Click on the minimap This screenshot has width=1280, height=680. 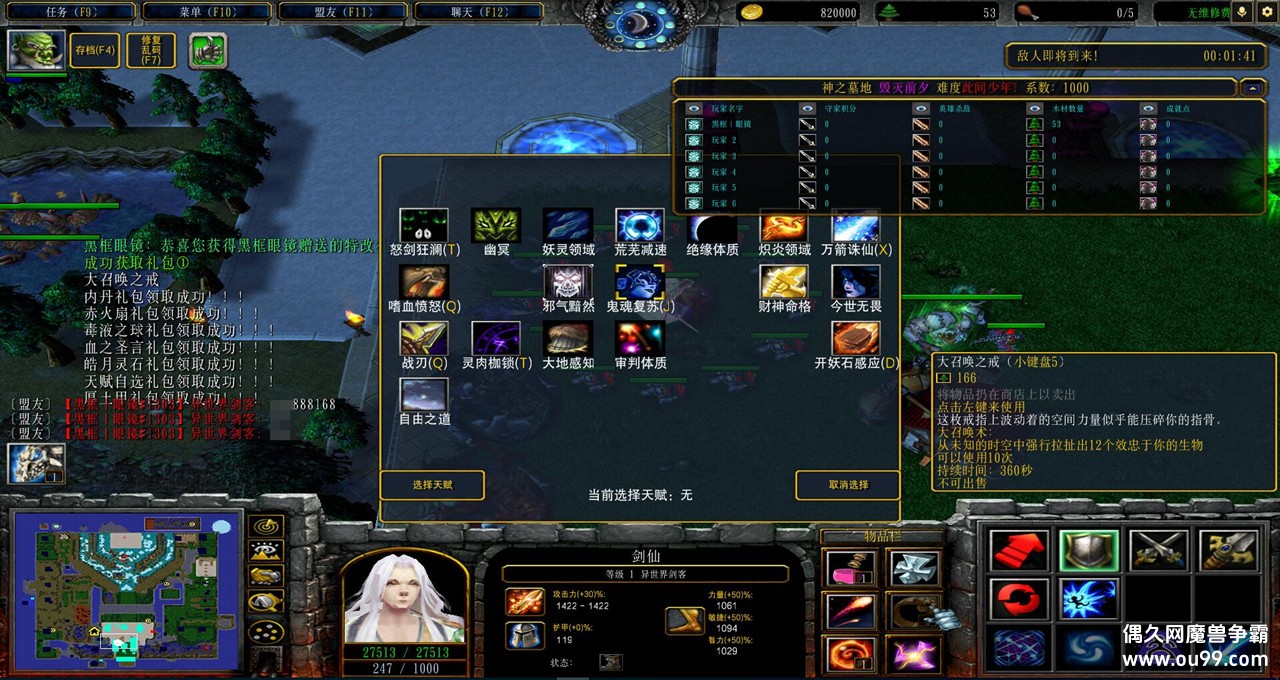(x=126, y=590)
